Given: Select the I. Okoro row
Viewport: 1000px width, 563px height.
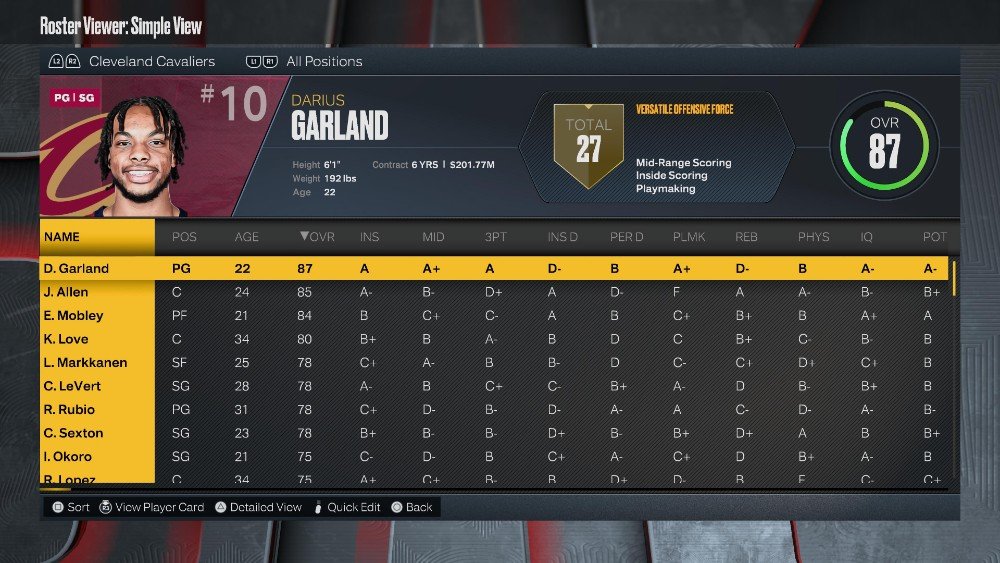Looking at the screenshot, I should [68, 457].
